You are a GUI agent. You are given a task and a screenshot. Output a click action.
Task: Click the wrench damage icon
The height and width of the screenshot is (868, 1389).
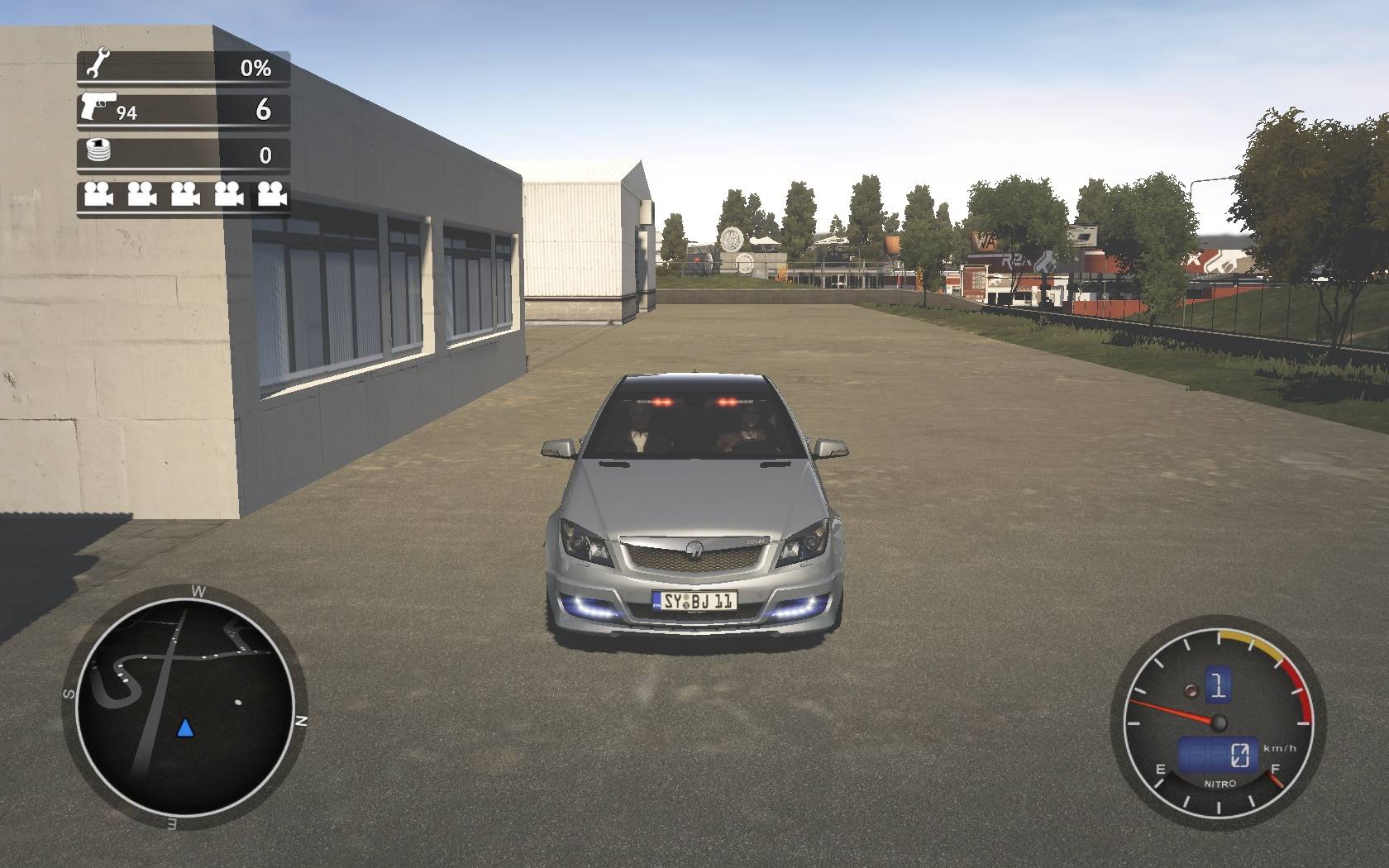(97, 64)
